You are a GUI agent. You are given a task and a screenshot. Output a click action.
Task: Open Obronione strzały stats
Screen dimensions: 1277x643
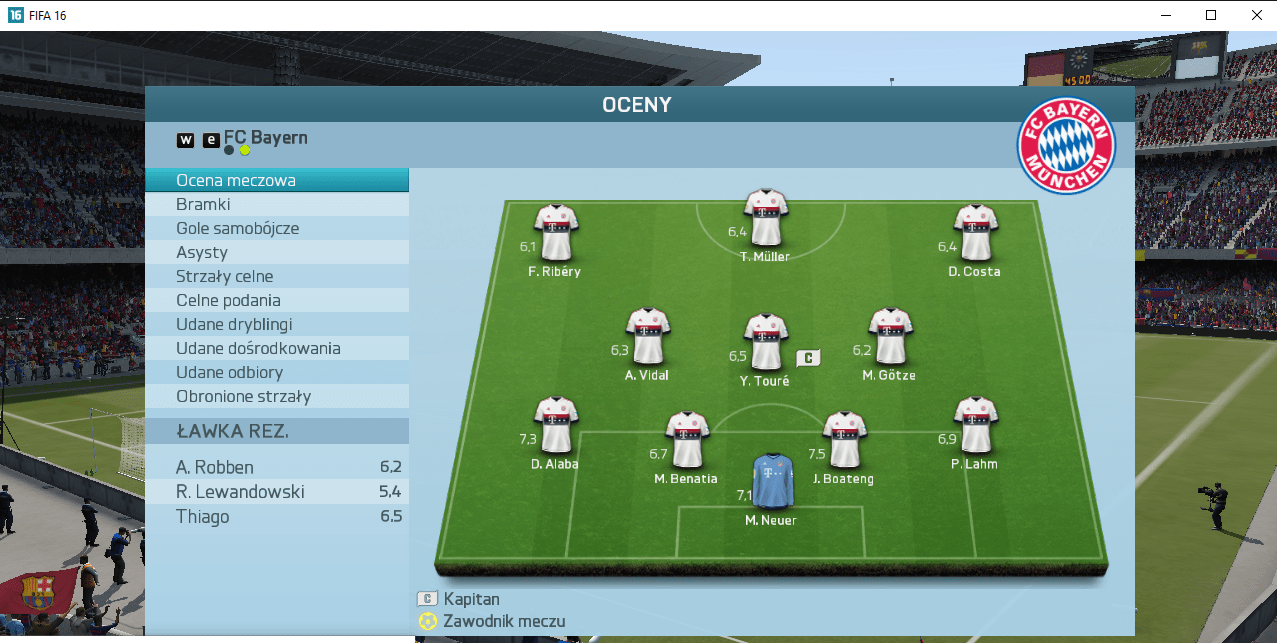277,396
